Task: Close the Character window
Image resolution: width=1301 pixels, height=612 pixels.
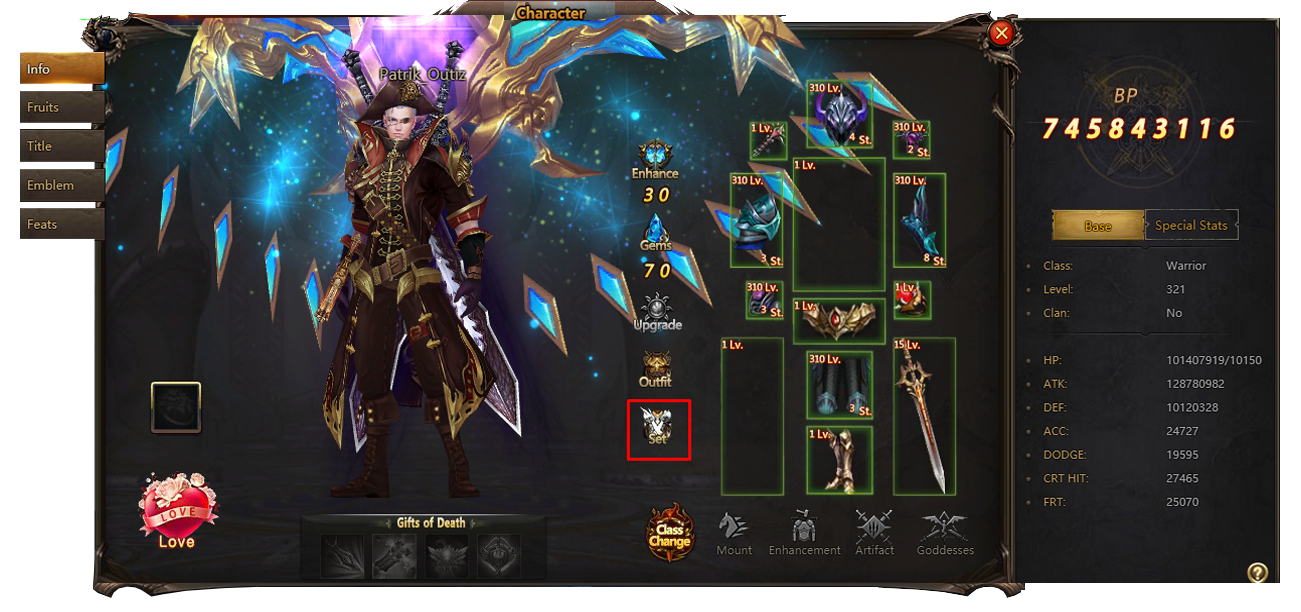Action: [x=1000, y=34]
